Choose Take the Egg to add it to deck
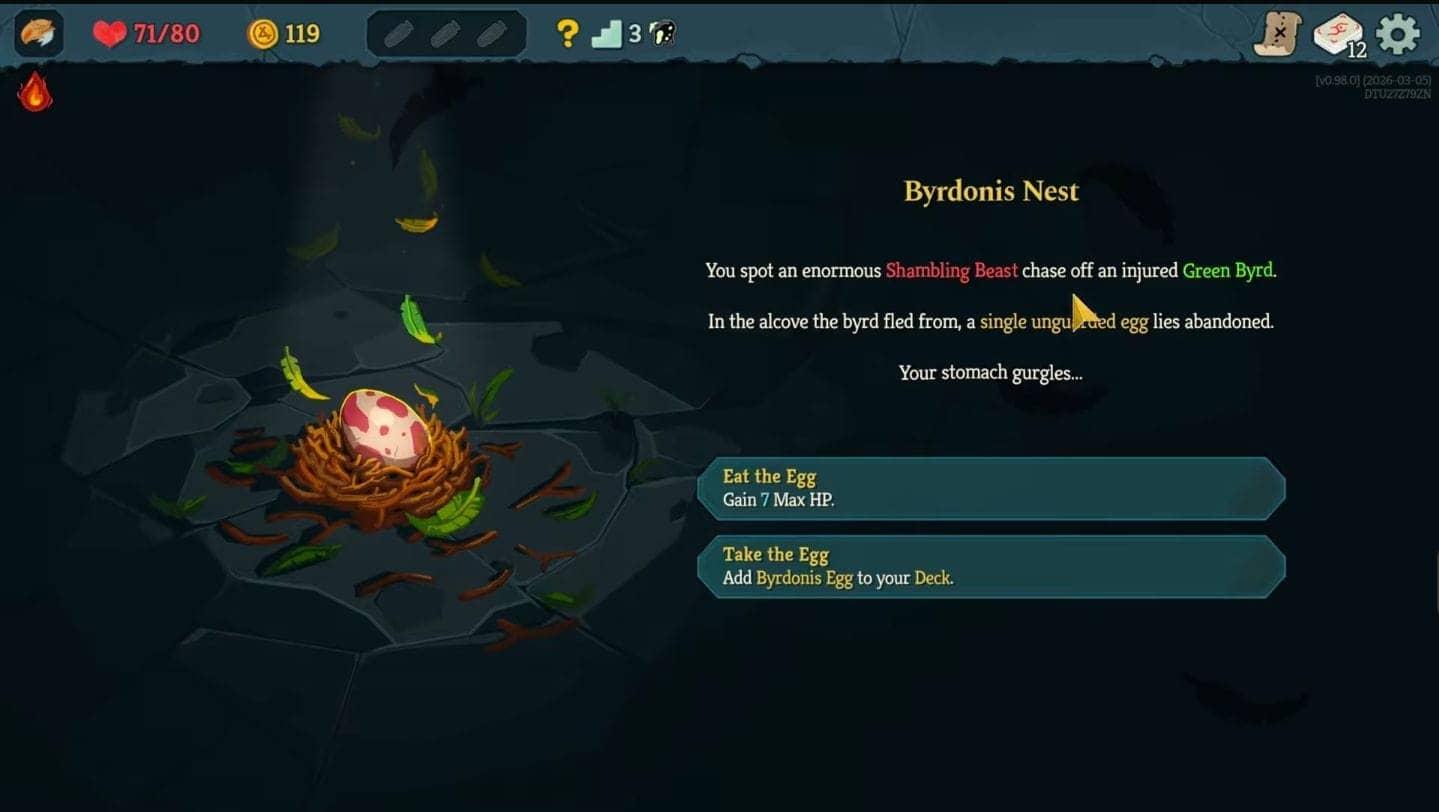The height and width of the screenshot is (812, 1439). (x=988, y=566)
